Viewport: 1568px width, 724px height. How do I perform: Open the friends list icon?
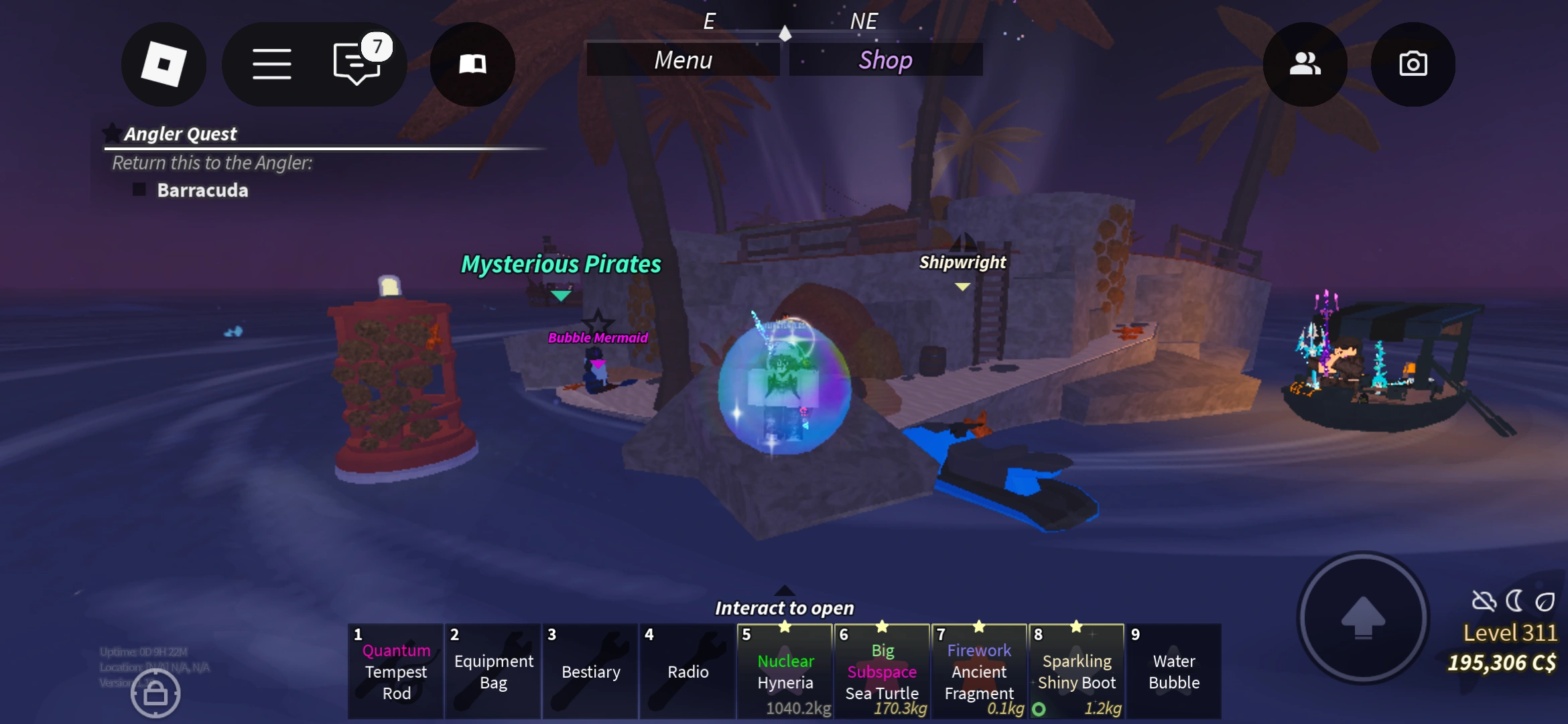tap(1304, 64)
